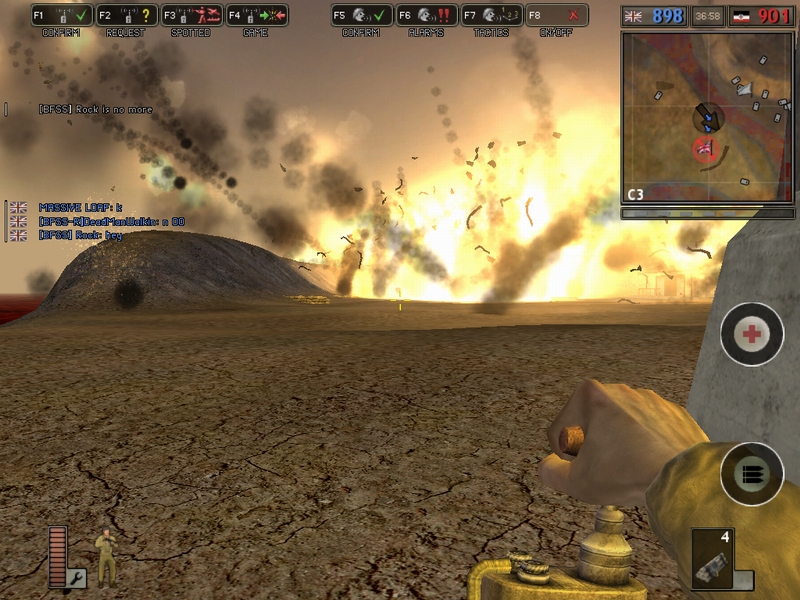Toggle the F8 On/Off radio button
The image size is (800, 600).
[x=556, y=15]
